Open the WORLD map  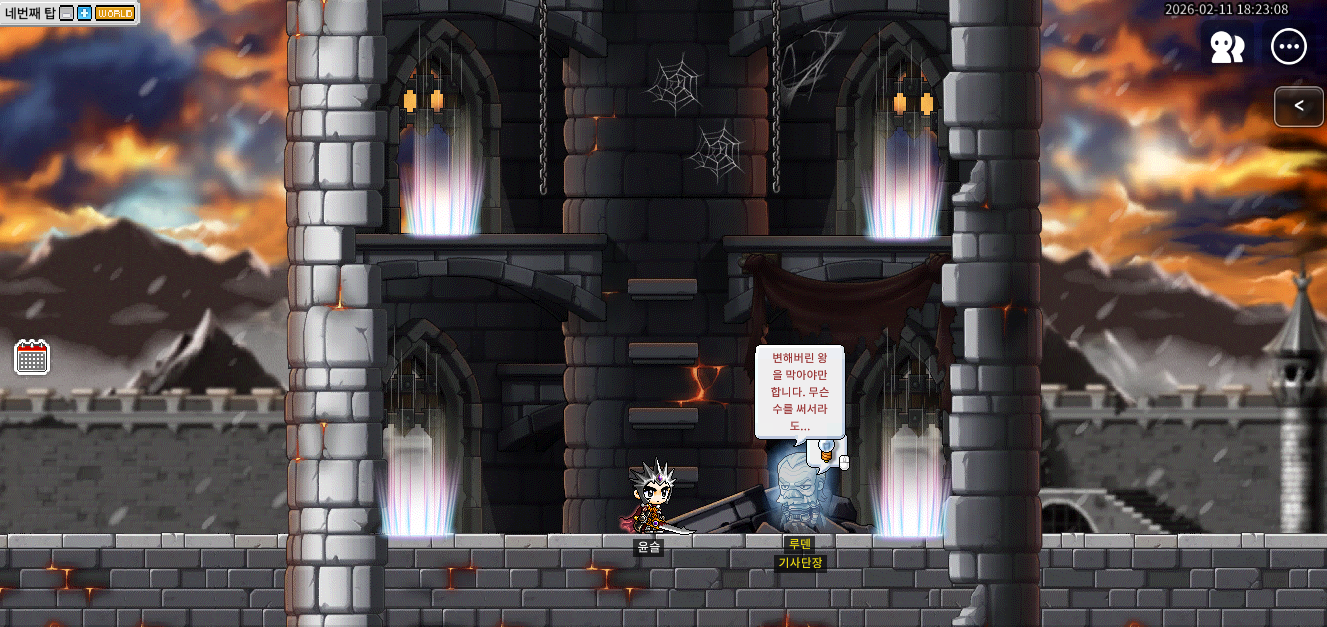(114, 13)
